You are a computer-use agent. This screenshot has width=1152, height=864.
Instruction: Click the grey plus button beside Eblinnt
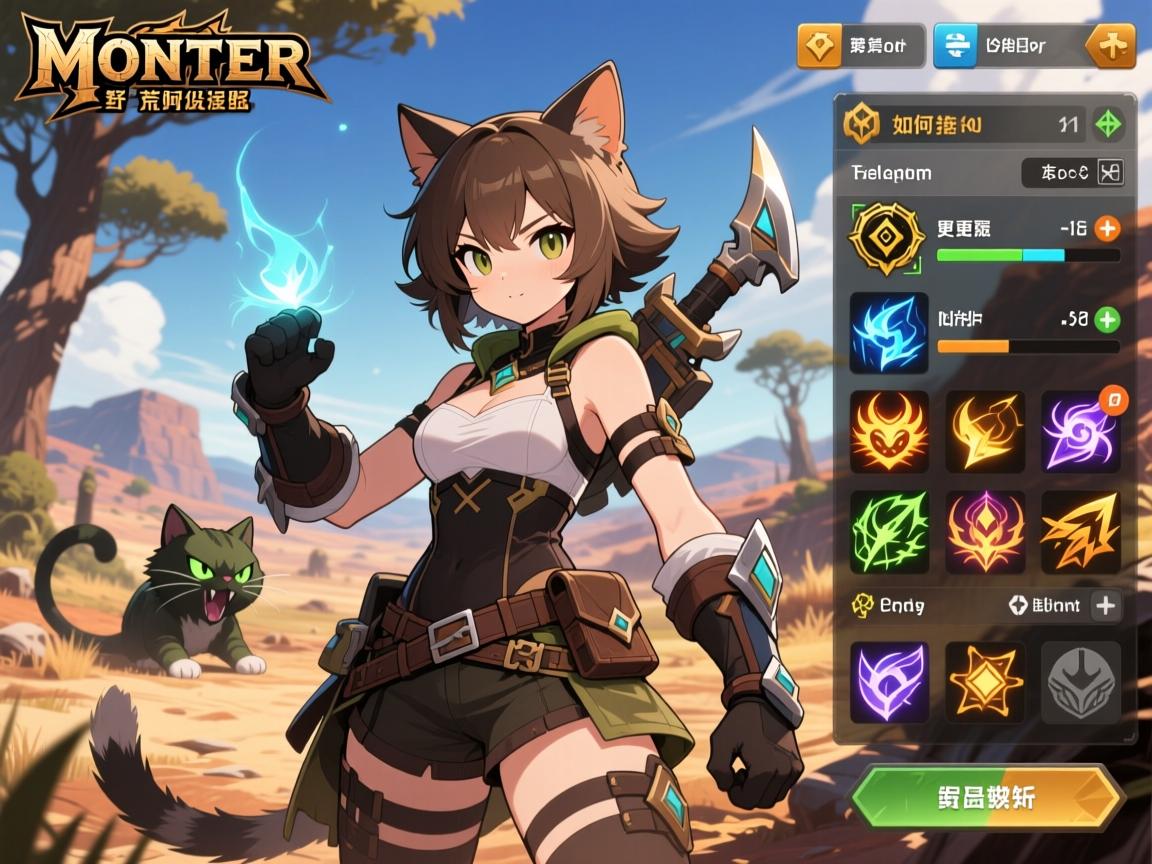(x=1106, y=605)
